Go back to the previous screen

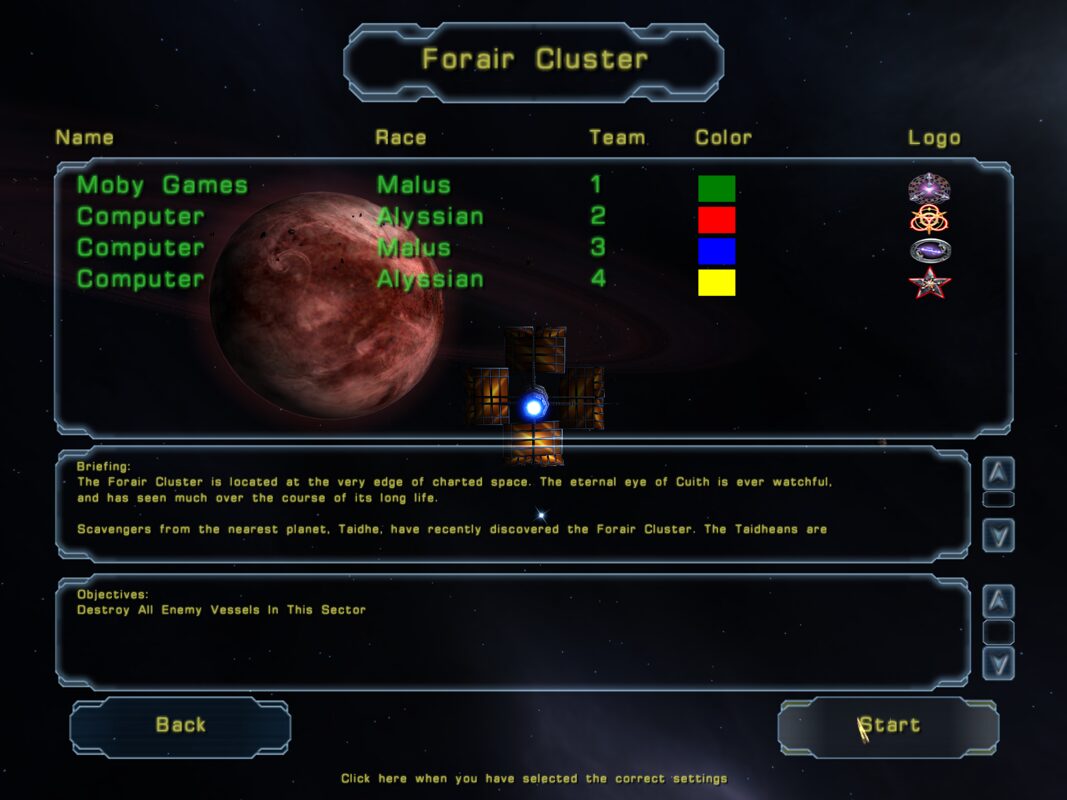tap(180, 726)
